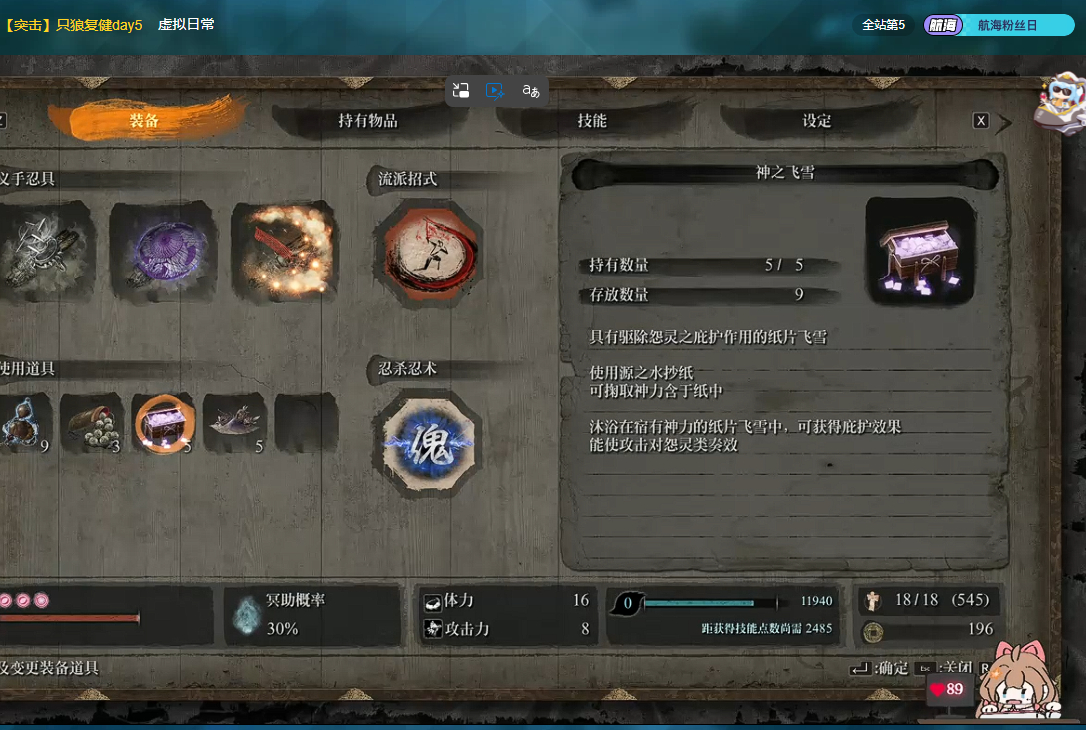
Task: Switch to the 装备 equipment tab
Action: point(145,121)
